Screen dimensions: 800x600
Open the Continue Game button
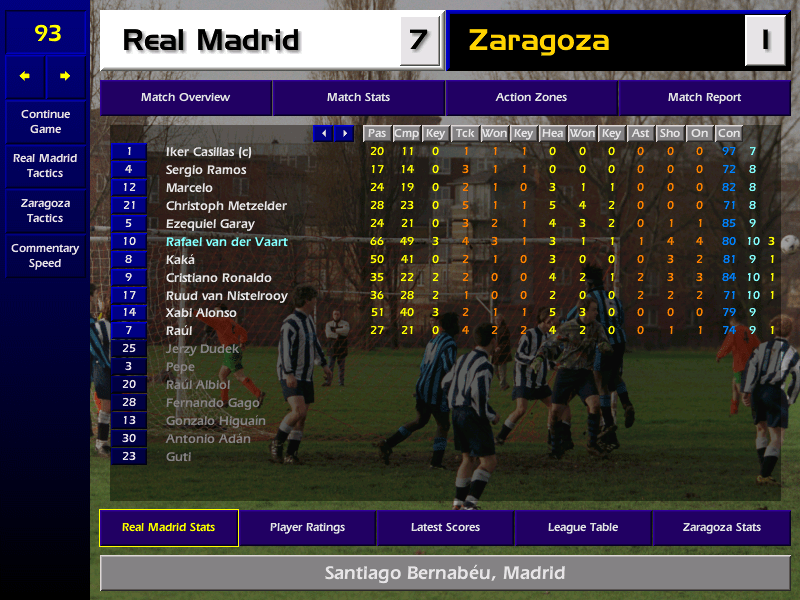point(45,122)
